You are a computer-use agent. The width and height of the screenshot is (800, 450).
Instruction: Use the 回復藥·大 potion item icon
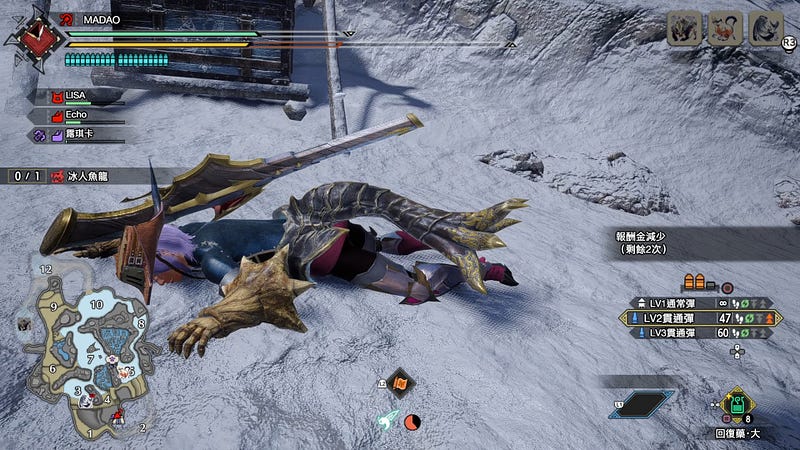(736, 405)
